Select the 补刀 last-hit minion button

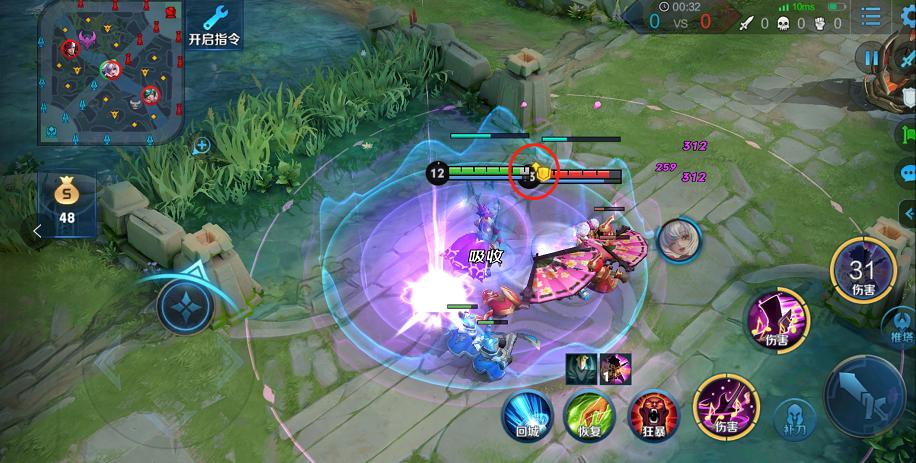coord(796,418)
